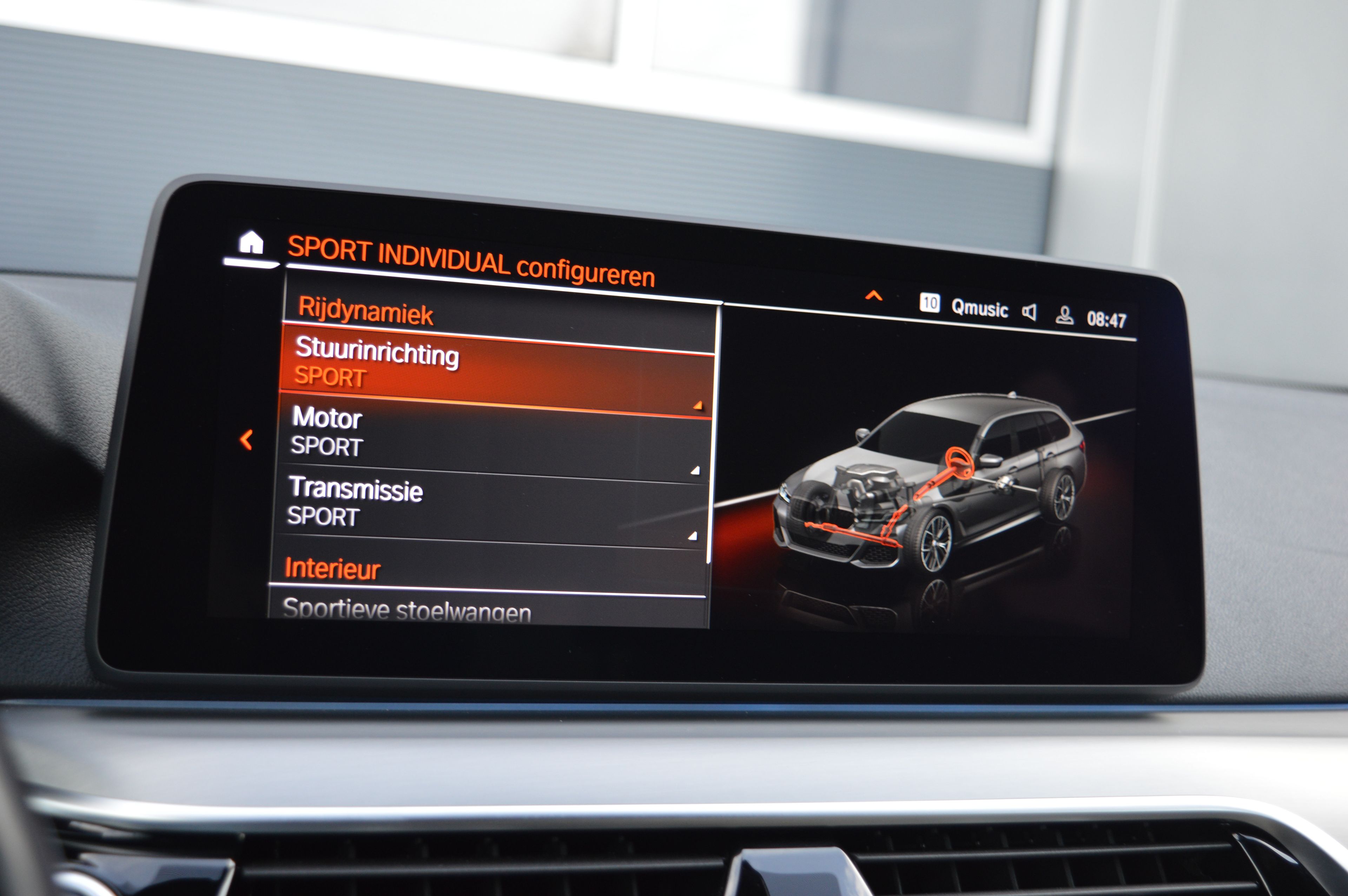The height and width of the screenshot is (896, 1348).
Task: Expand the status bar with the orange chevron
Action: (x=873, y=296)
